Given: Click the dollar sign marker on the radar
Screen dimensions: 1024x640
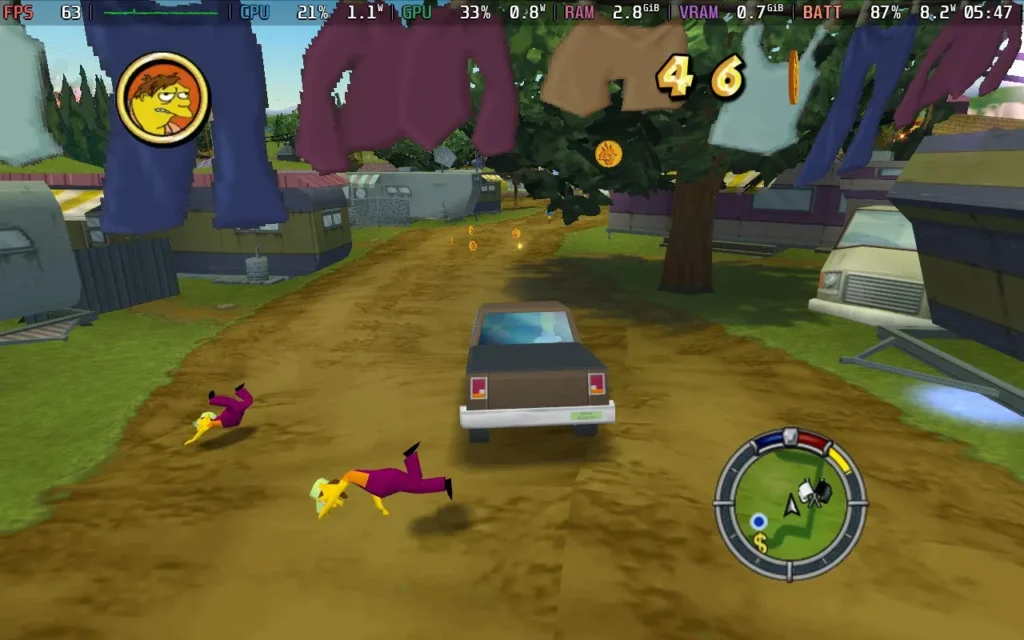Looking at the screenshot, I should click(760, 543).
